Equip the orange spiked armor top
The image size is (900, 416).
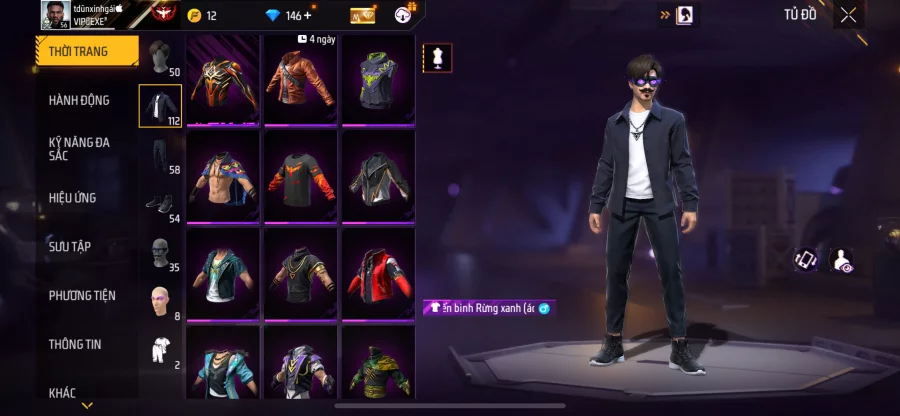(224, 80)
